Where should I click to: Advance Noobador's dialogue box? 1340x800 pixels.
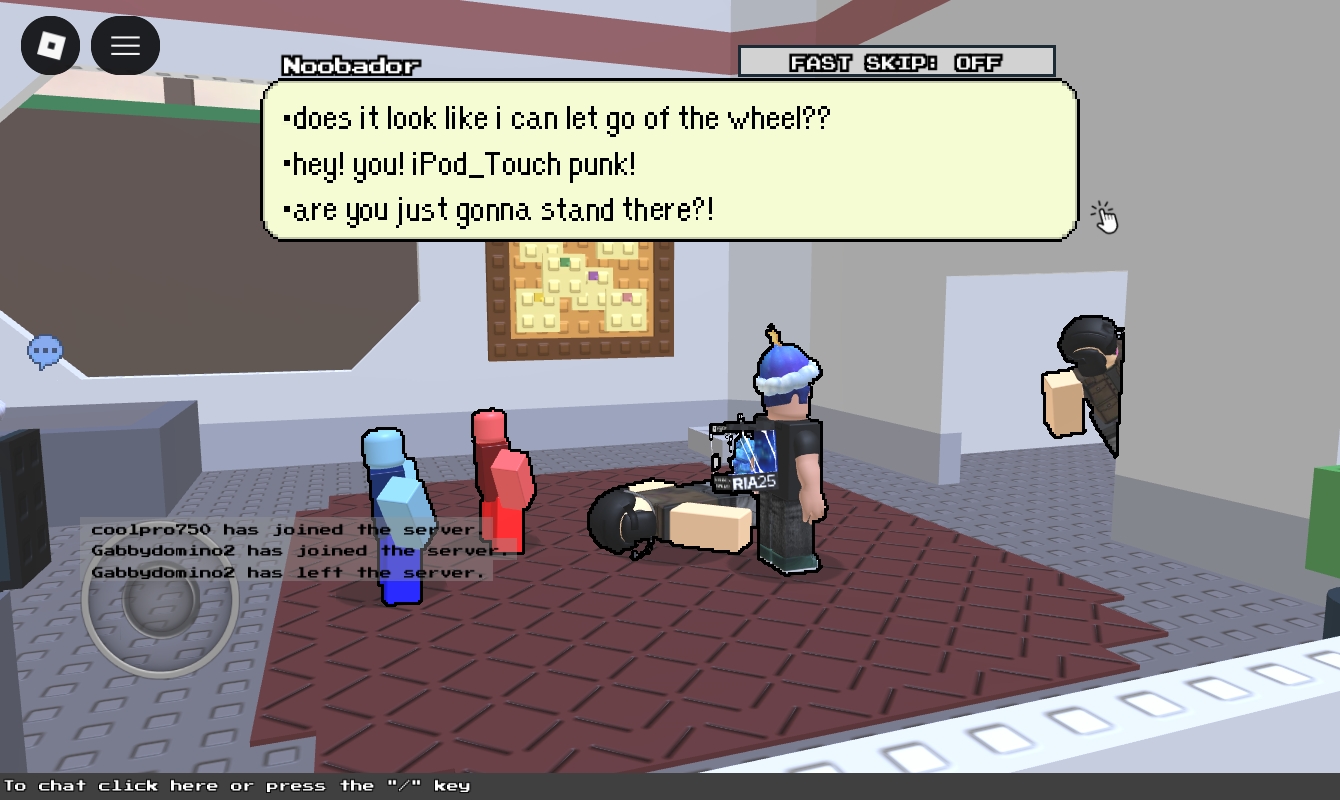669,161
